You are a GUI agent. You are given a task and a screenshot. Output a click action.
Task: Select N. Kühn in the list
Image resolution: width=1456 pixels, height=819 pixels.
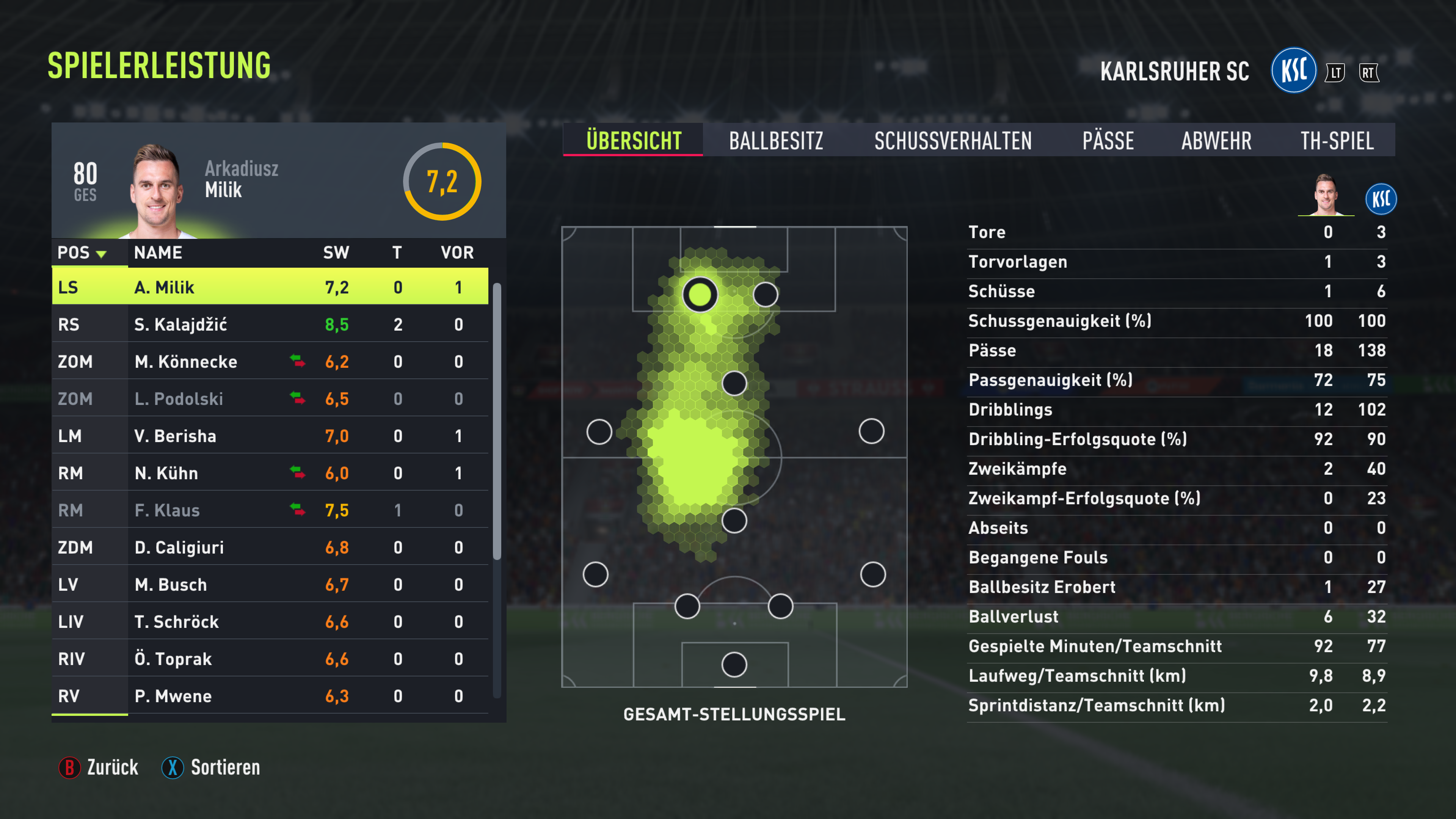pyautogui.click(x=270, y=473)
